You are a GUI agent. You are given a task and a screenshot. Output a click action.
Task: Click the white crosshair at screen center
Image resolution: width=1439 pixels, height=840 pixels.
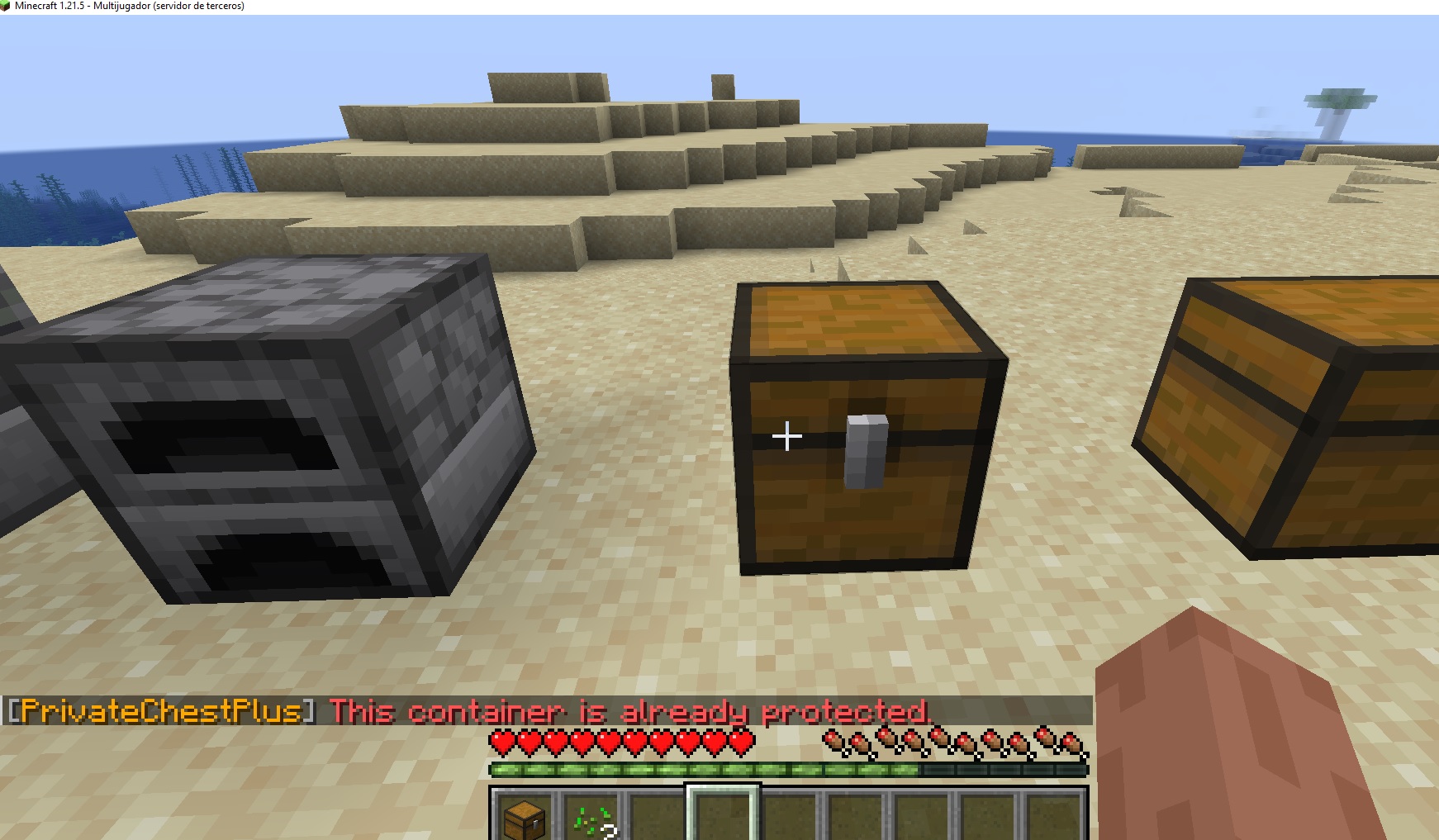(786, 435)
